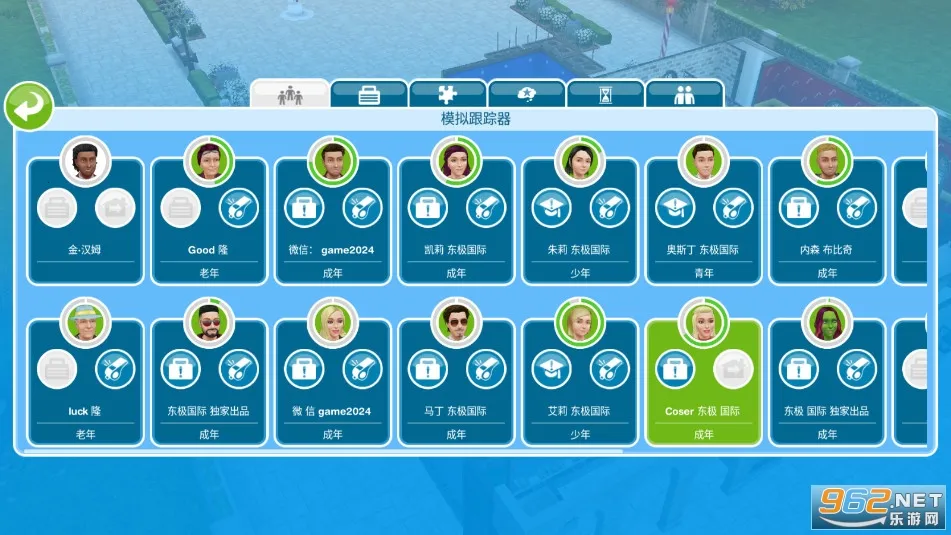Click the graduation cap on 艾莉's card
The image size is (951, 535).
pos(551,369)
